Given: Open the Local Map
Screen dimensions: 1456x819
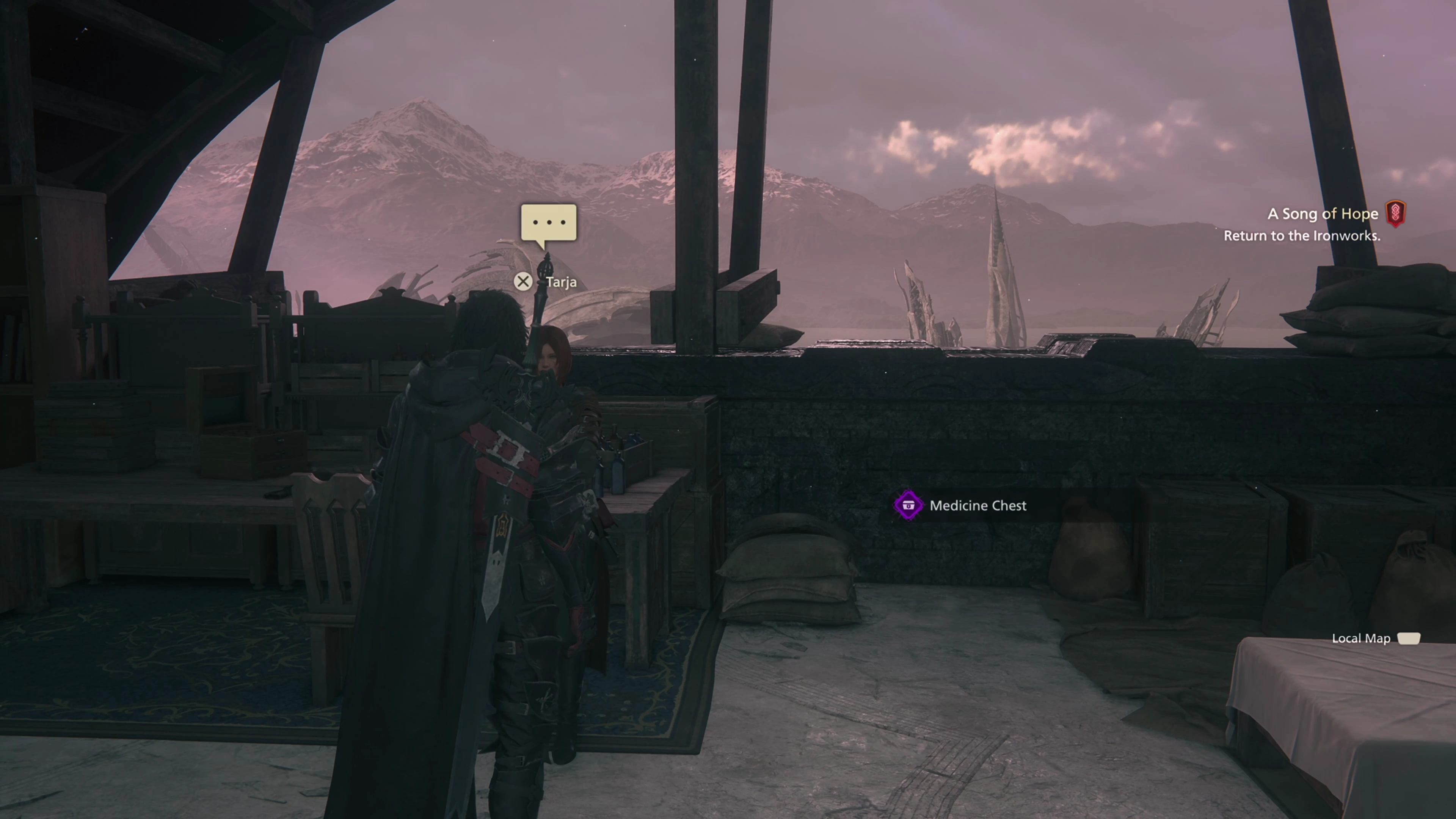Looking at the screenshot, I should 1408,639.
